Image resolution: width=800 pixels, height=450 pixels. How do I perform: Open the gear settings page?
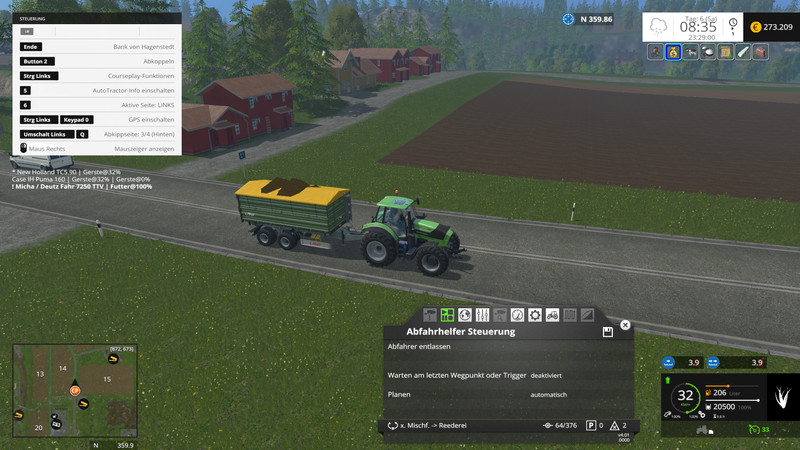click(535, 315)
